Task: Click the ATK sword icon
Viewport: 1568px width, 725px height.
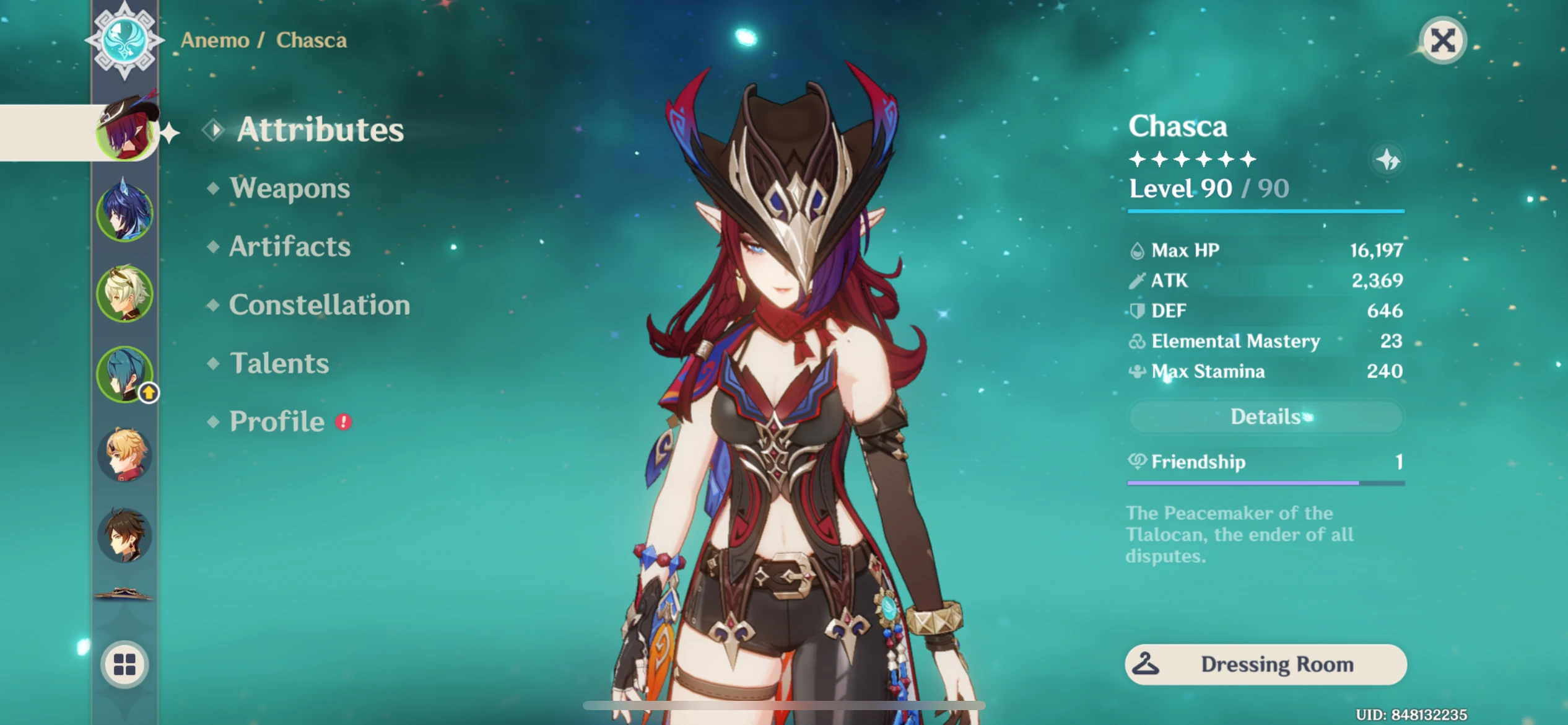Action: click(x=1138, y=281)
